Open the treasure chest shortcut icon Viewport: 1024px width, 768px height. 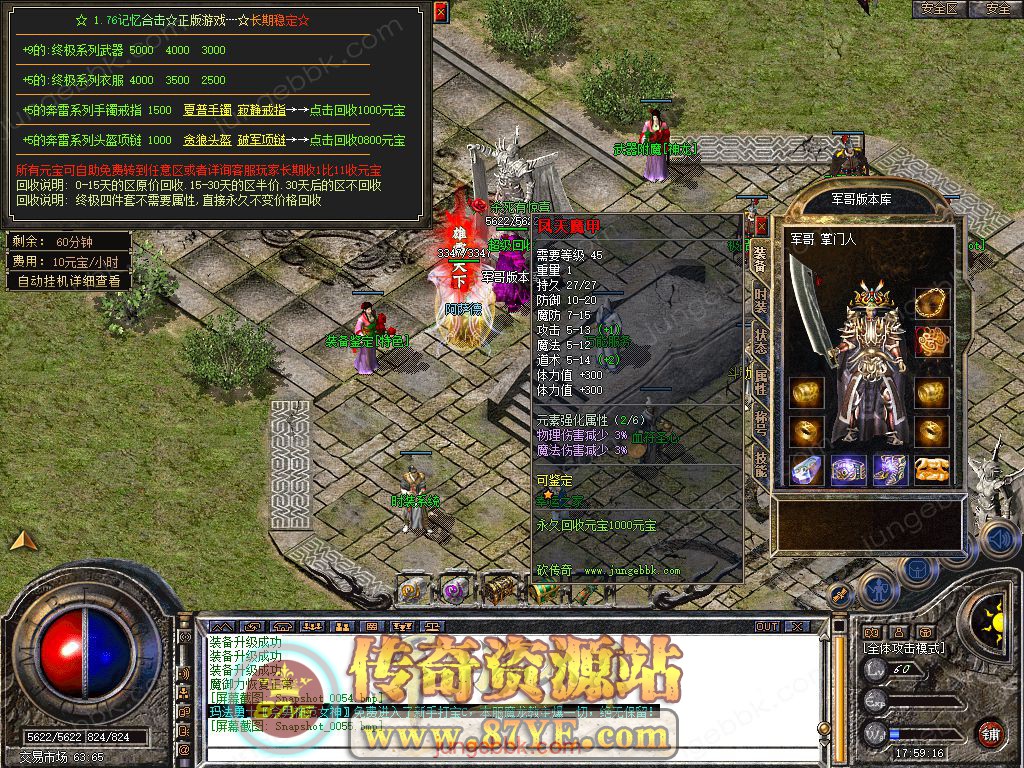point(497,590)
